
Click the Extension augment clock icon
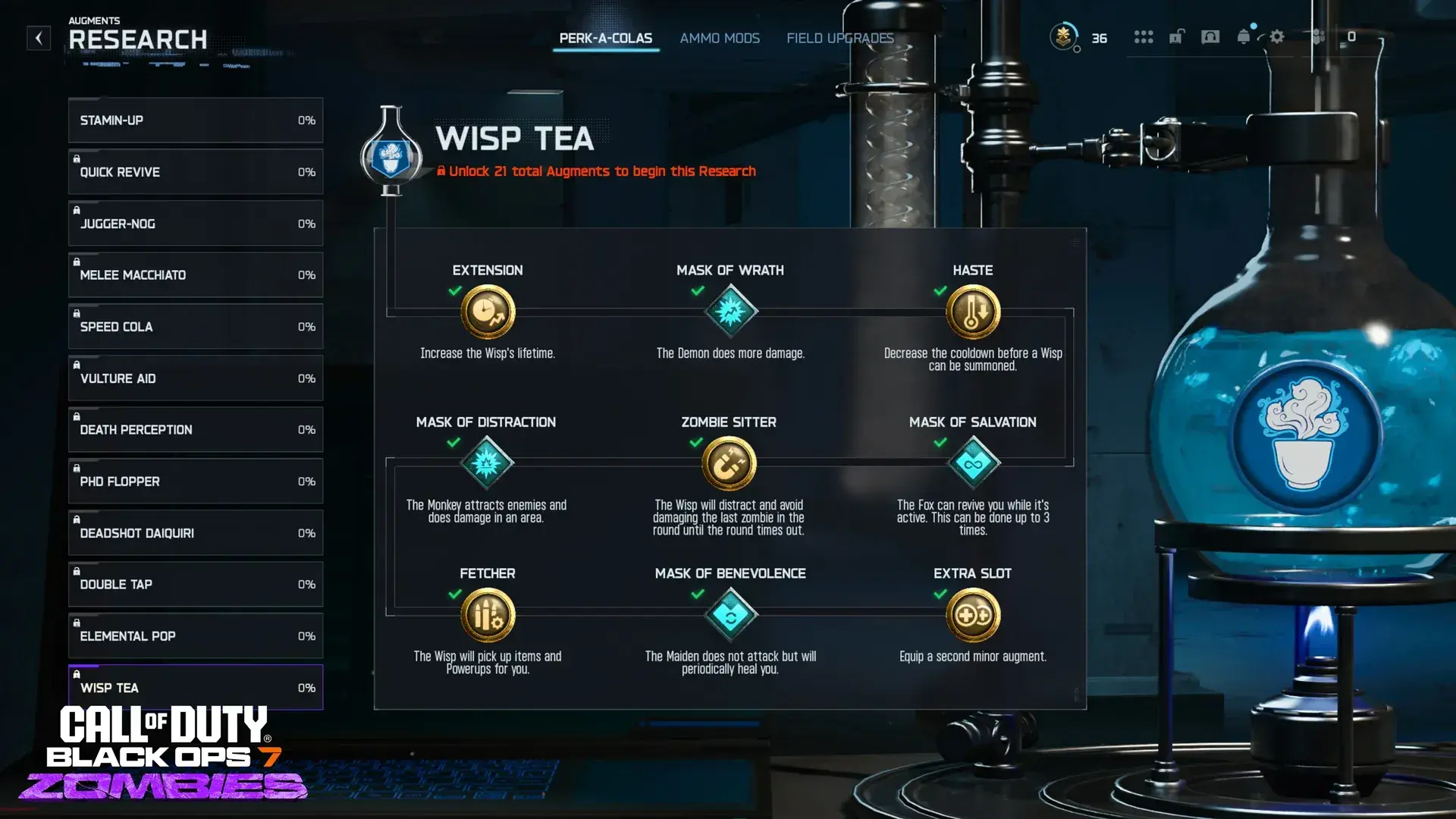[x=488, y=311]
